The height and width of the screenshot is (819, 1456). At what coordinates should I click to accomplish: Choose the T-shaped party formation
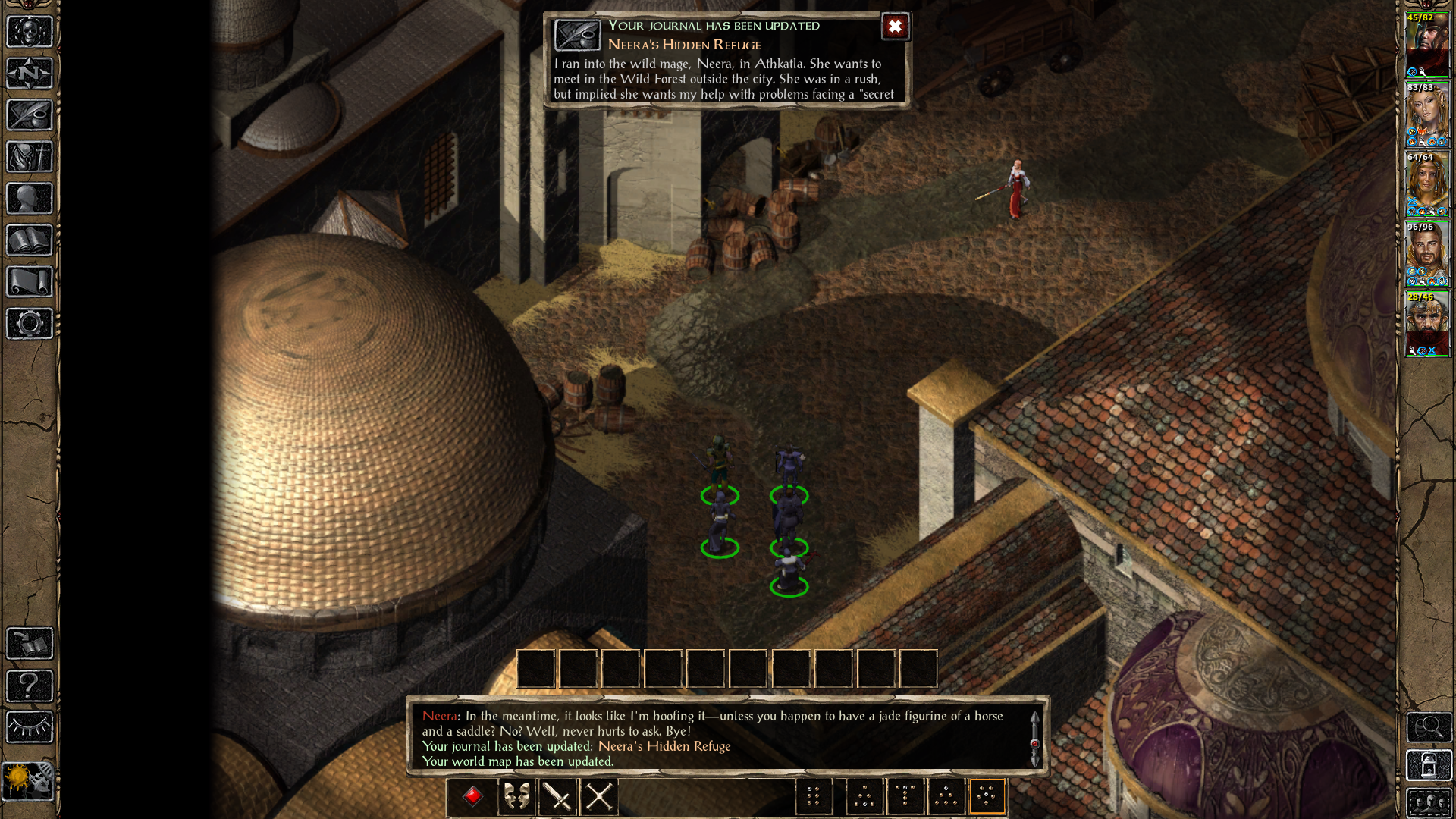(x=905, y=796)
